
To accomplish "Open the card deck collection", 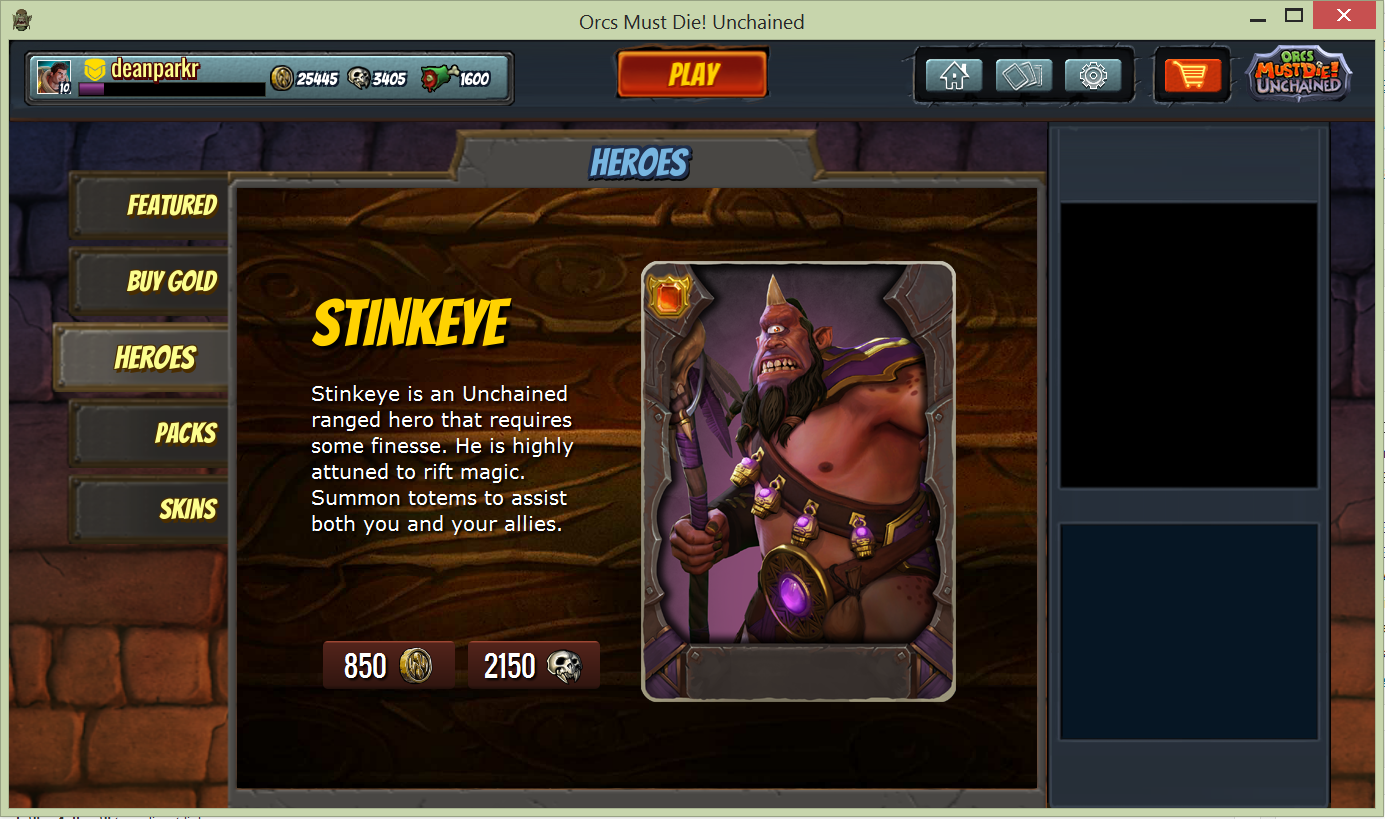I will [1023, 75].
